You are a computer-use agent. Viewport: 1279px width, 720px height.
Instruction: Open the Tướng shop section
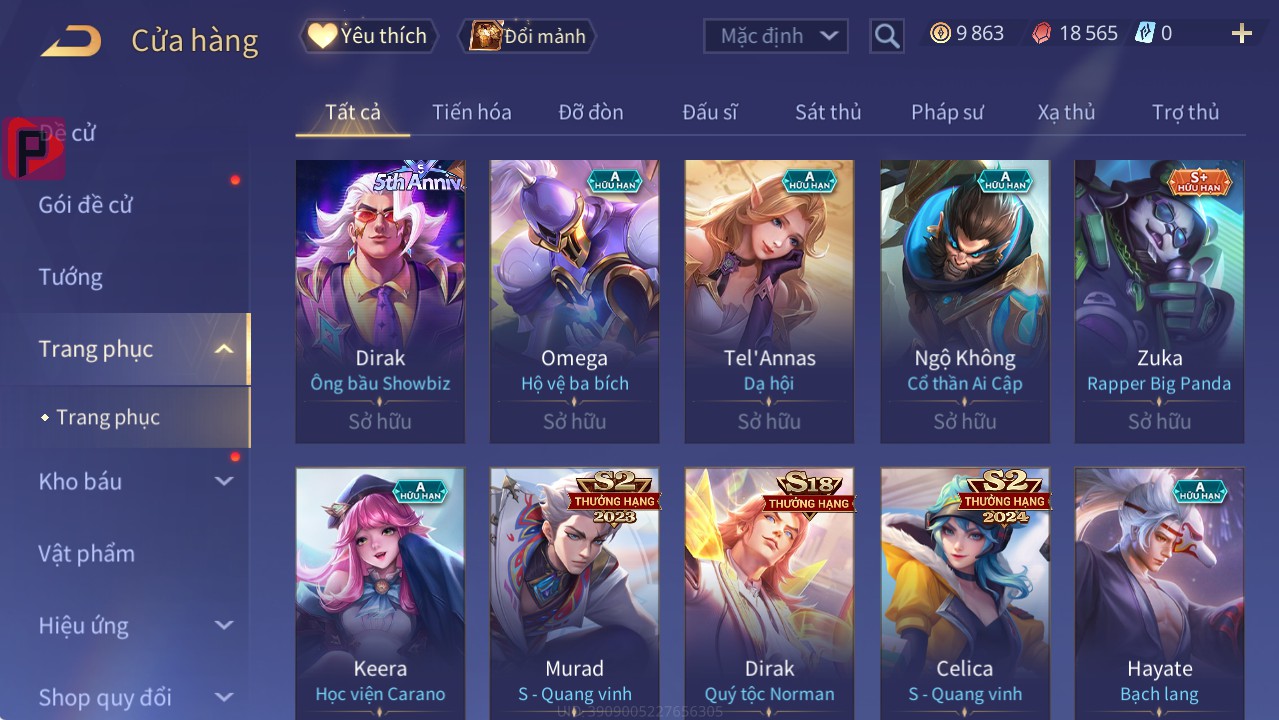coord(71,277)
